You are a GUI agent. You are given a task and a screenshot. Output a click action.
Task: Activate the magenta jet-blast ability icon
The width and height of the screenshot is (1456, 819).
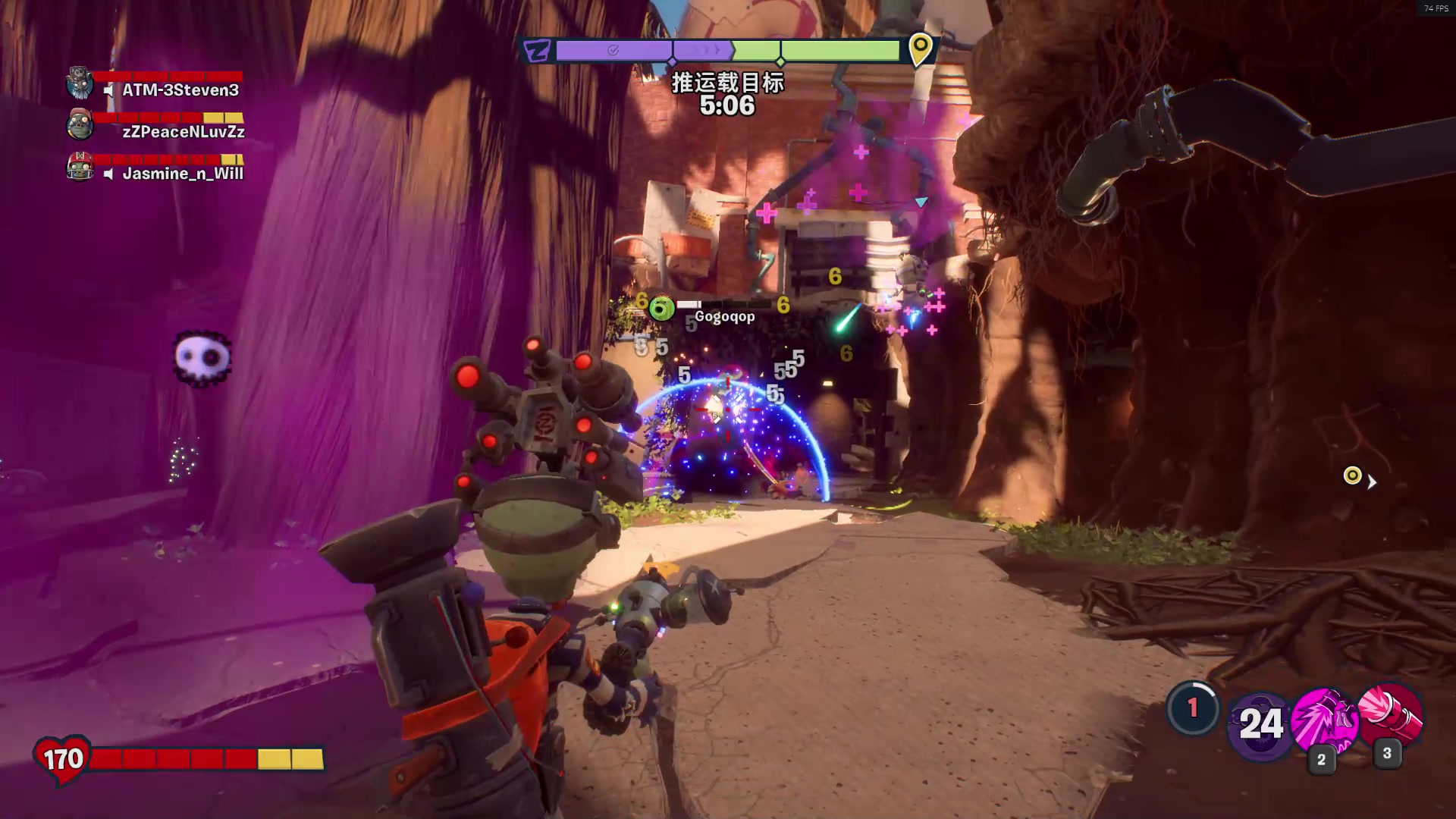(1323, 720)
